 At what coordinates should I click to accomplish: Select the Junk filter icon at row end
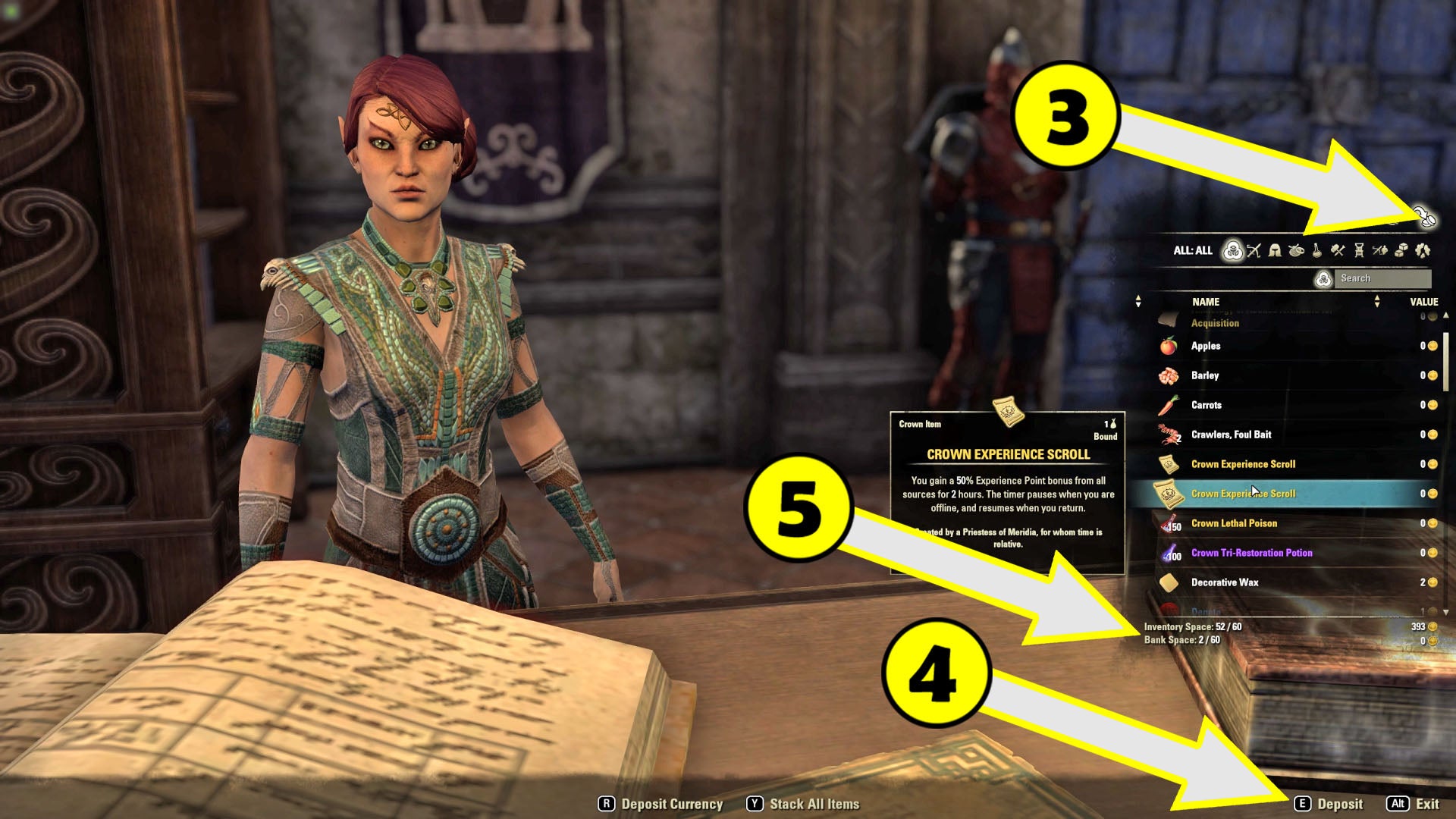1423,250
